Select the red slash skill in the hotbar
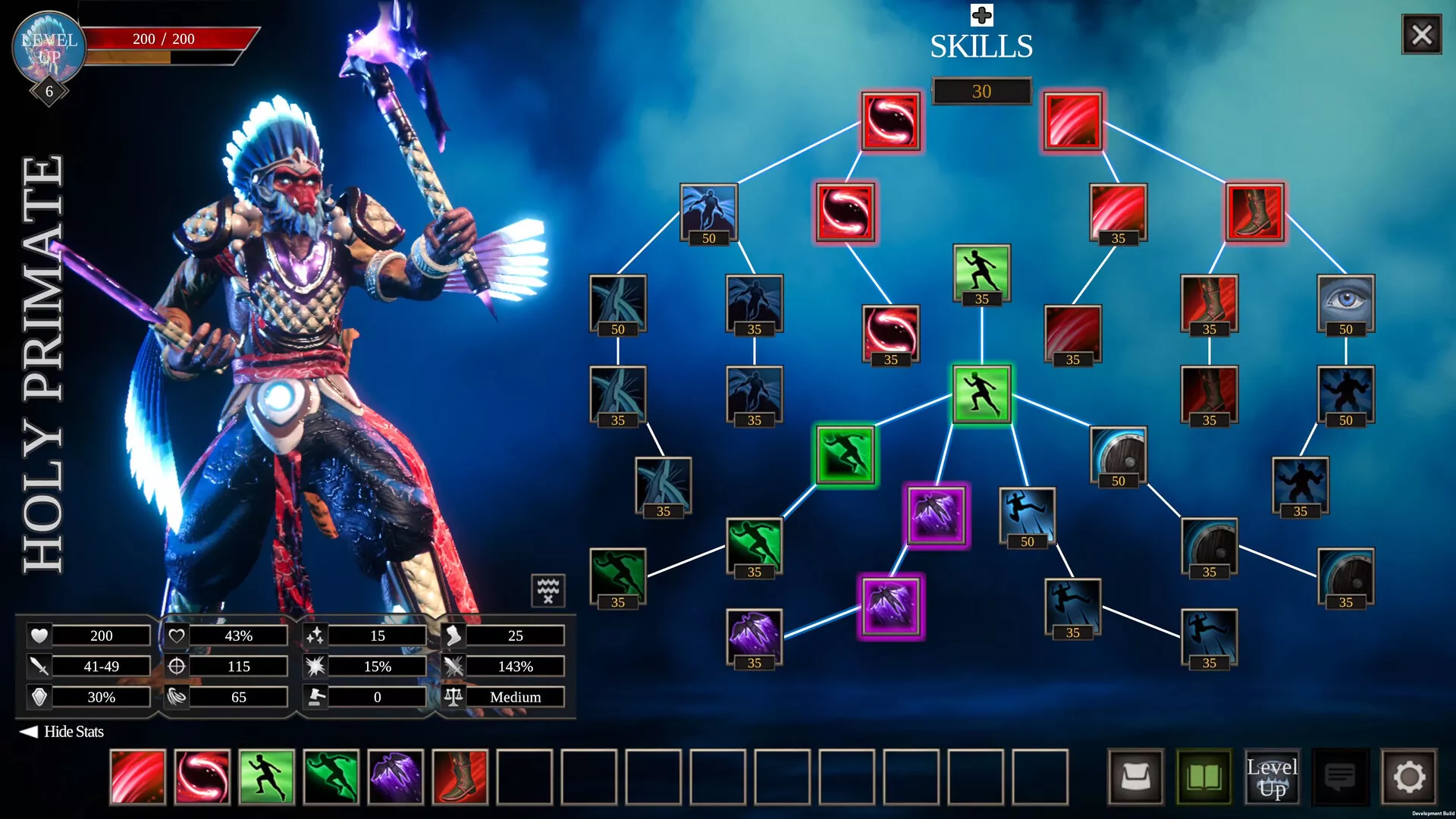1456x819 pixels. click(x=138, y=777)
